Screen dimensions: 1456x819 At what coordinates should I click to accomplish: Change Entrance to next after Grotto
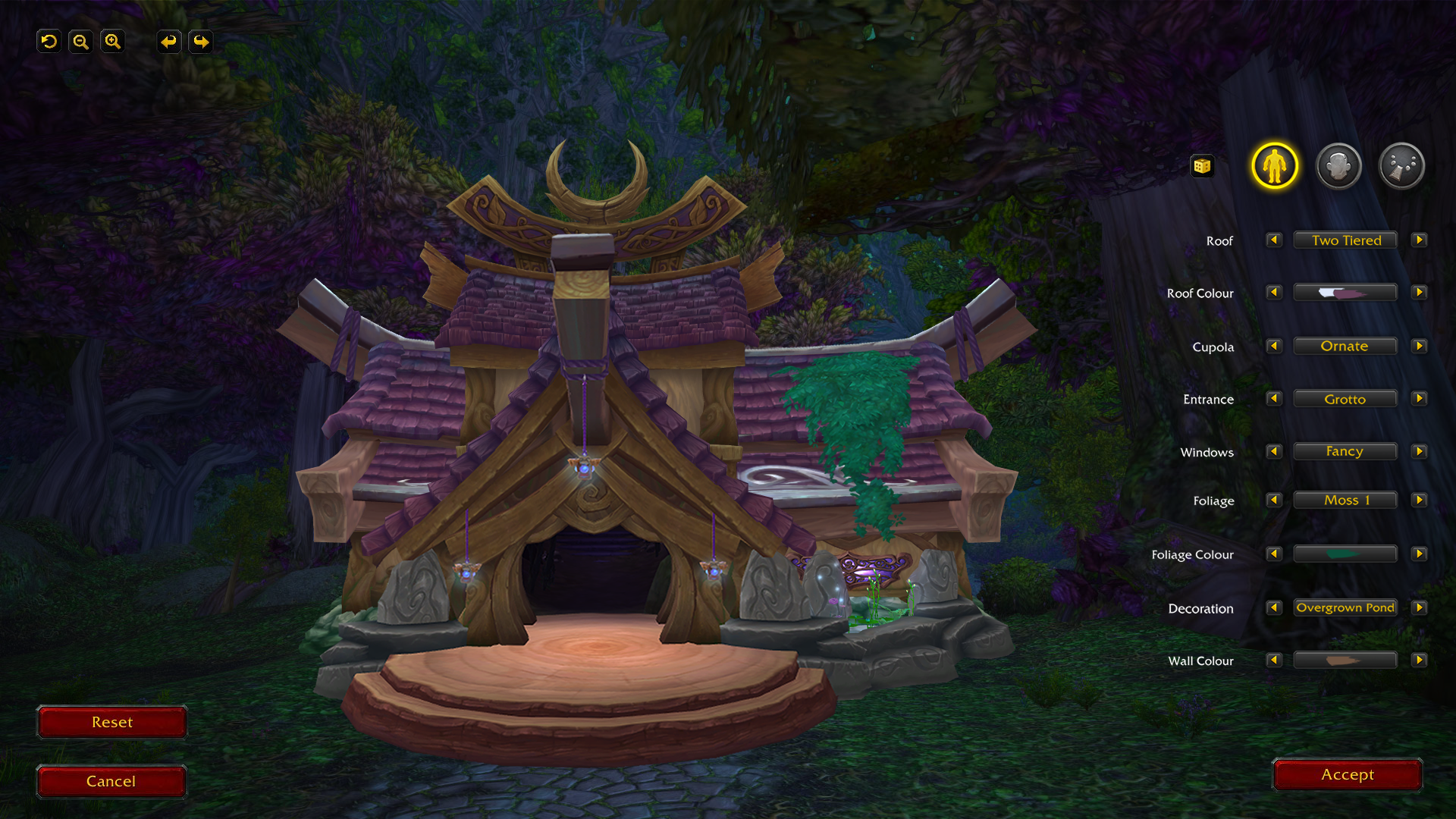[1419, 399]
